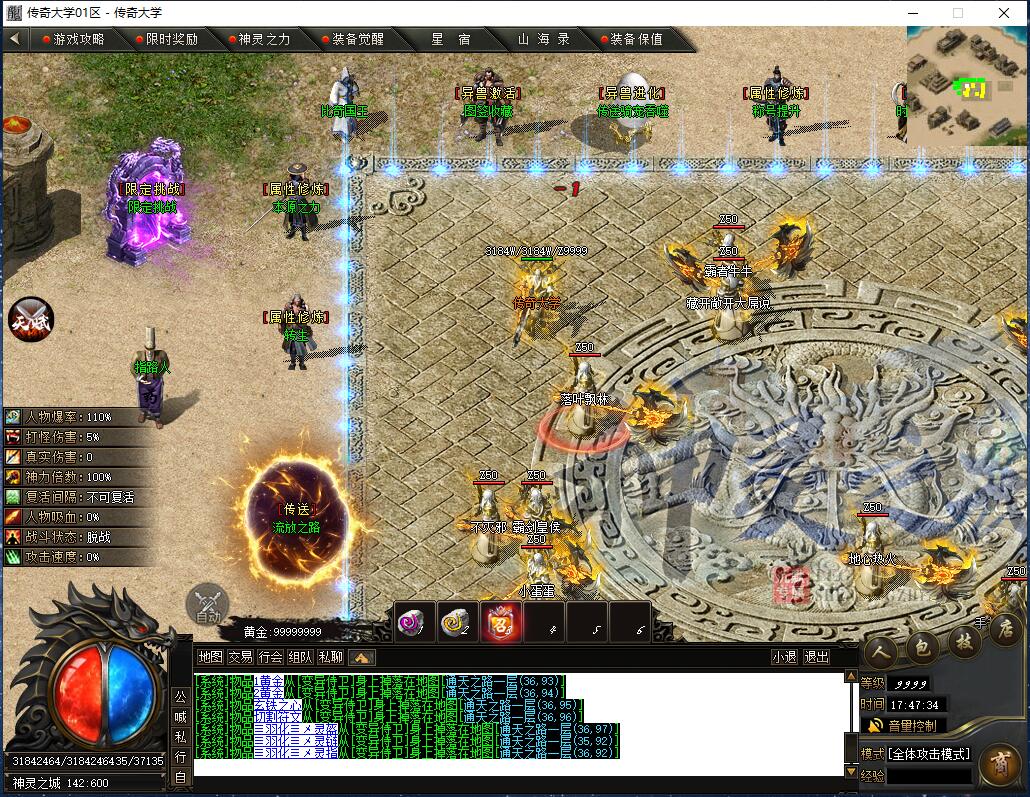Close the game window

1004,13
